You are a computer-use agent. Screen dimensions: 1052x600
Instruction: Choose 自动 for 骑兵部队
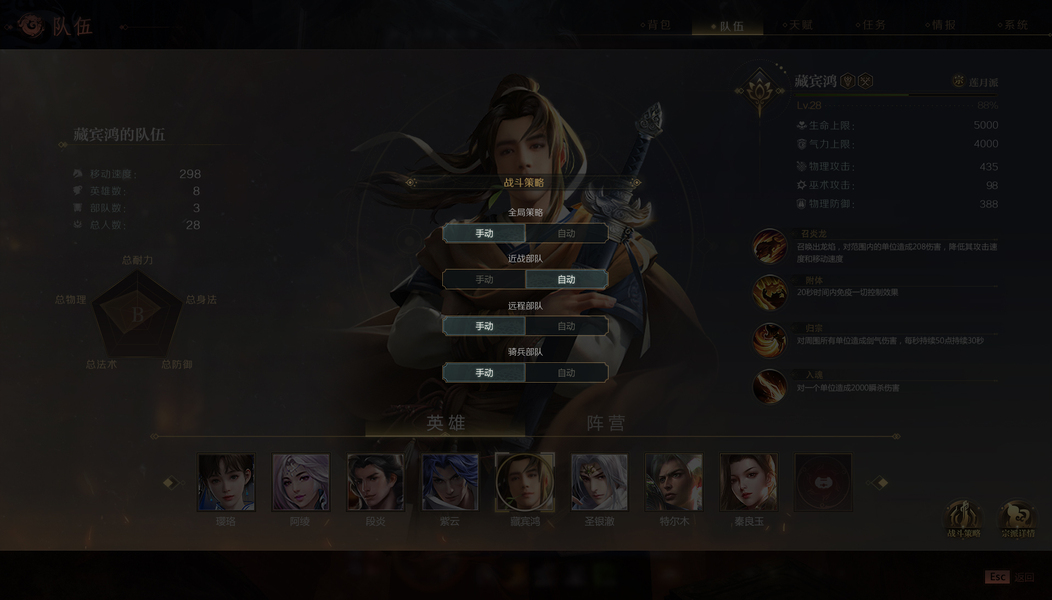(566, 373)
